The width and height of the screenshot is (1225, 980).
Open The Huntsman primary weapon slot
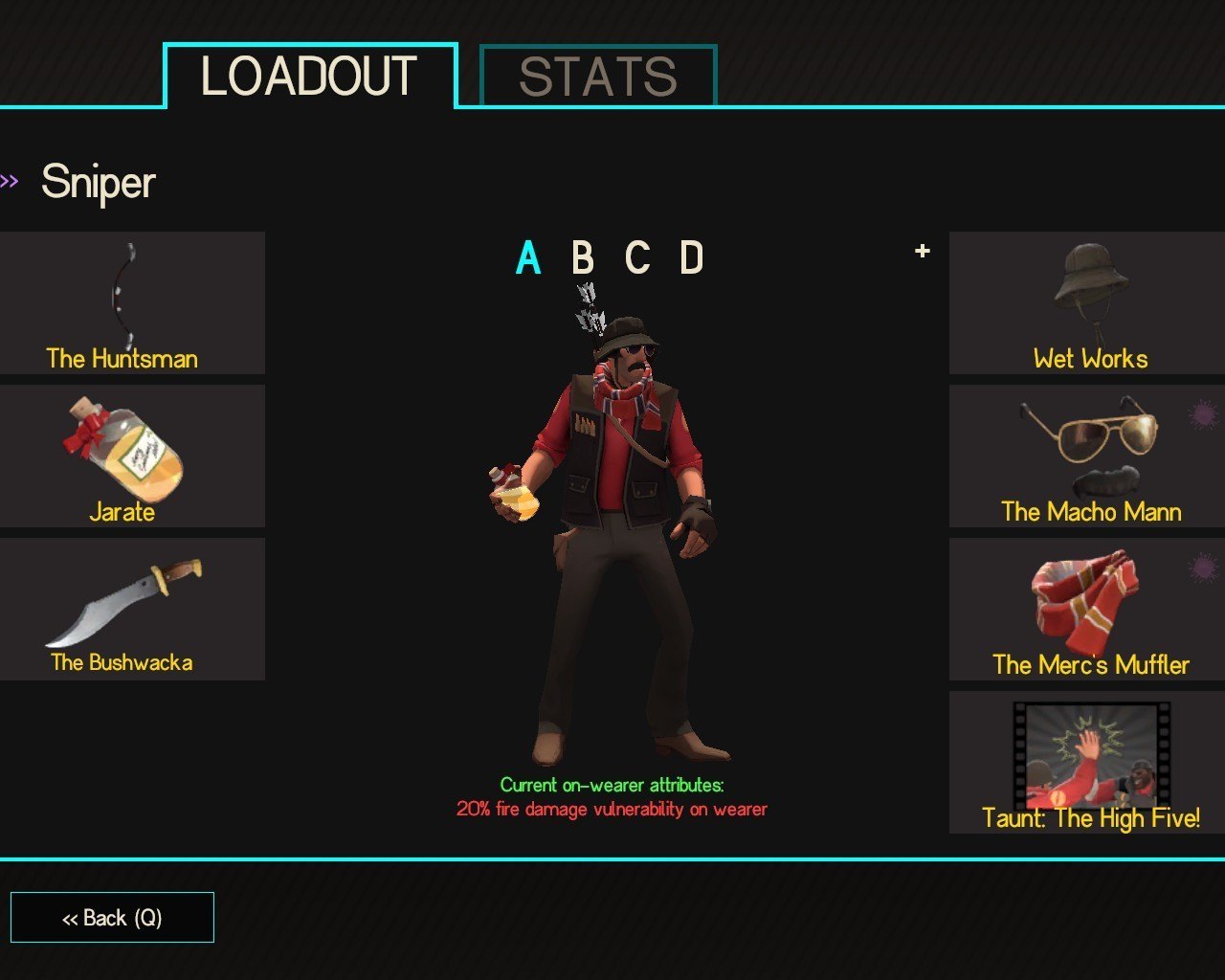[132, 302]
